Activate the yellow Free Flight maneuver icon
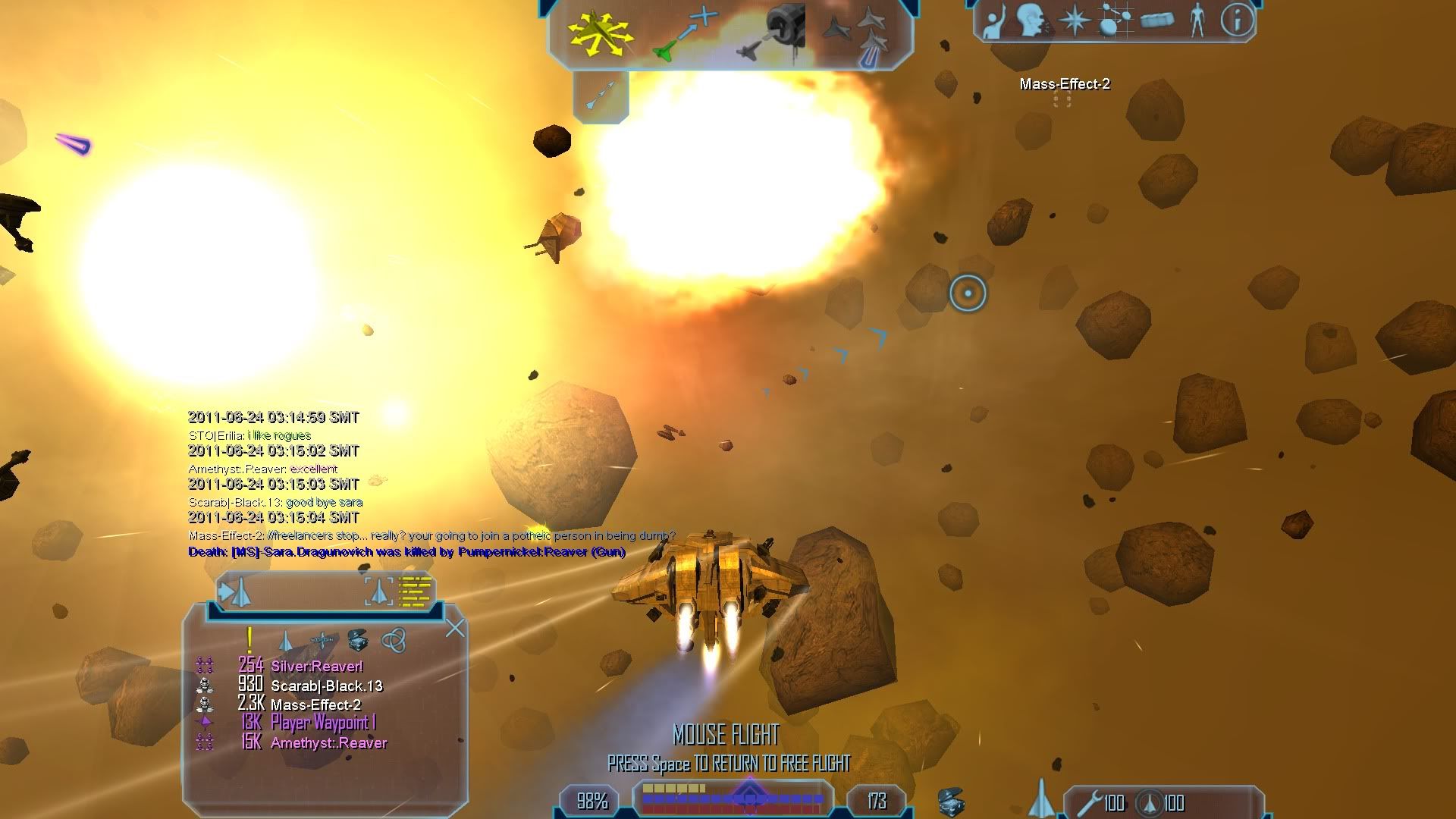 [x=601, y=34]
